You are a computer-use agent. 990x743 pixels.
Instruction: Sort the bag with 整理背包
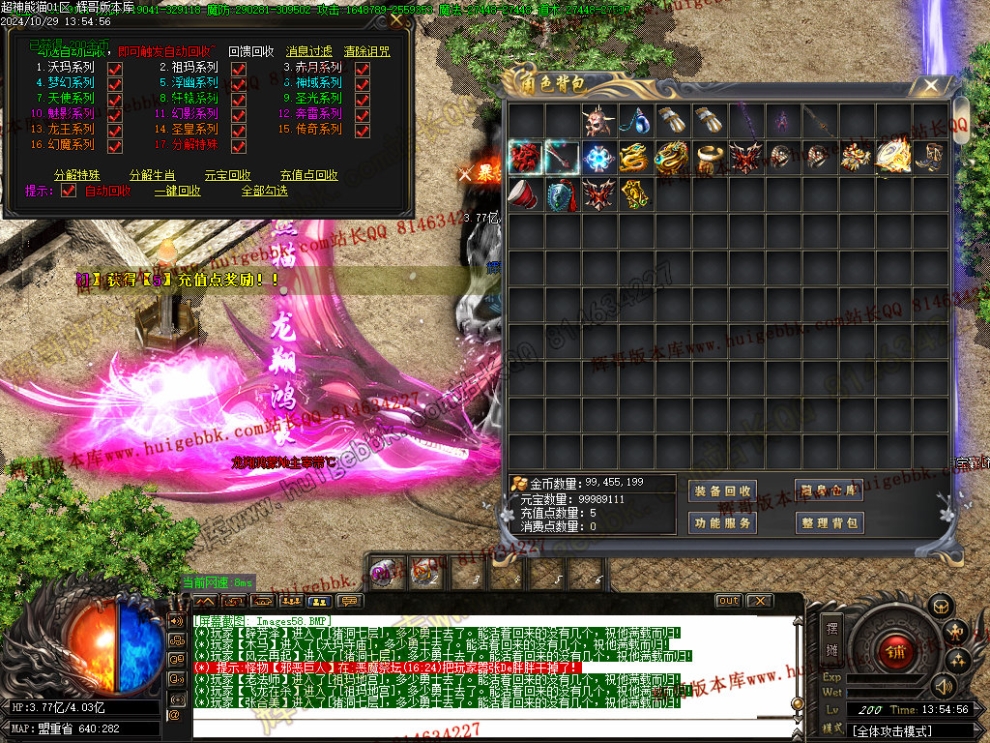coord(828,523)
